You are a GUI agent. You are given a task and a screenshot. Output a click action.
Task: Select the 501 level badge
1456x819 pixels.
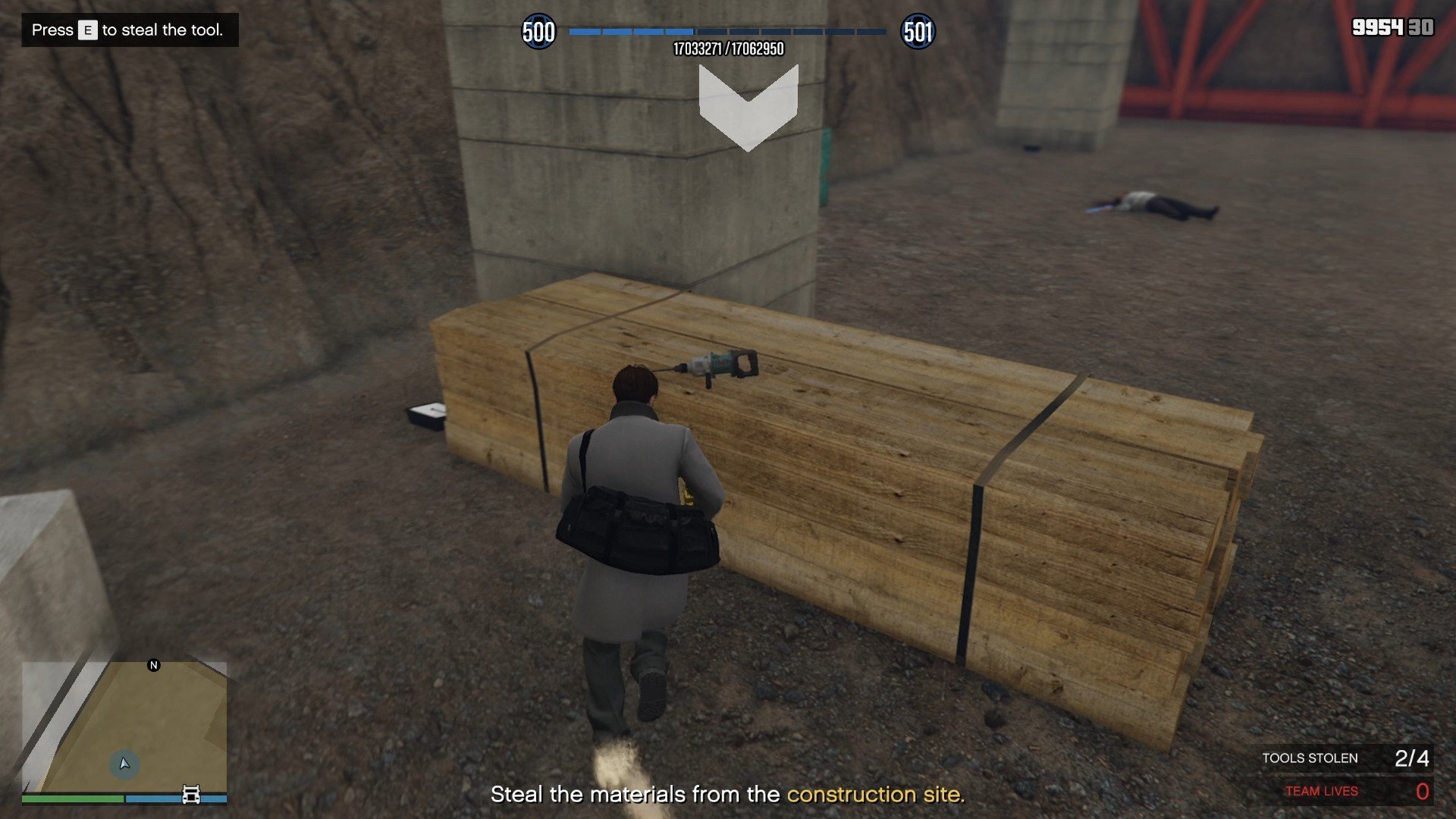point(918,32)
